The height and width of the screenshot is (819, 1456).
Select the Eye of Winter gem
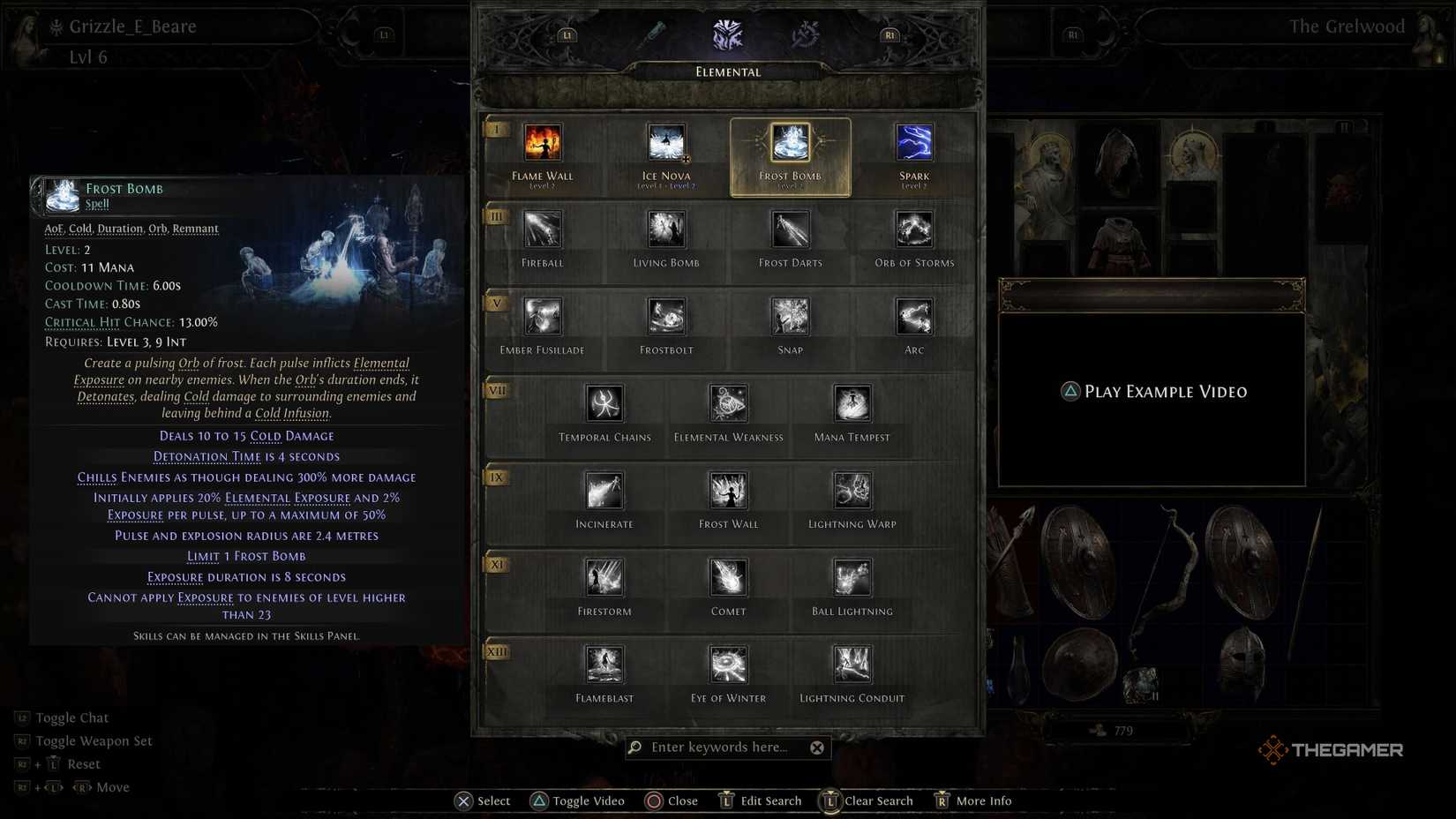point(727,665)
